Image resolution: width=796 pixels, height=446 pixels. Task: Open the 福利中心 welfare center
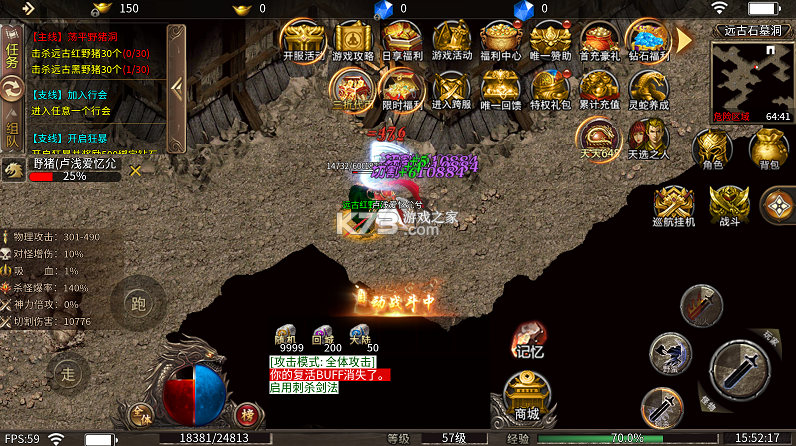tap(500, 41)
